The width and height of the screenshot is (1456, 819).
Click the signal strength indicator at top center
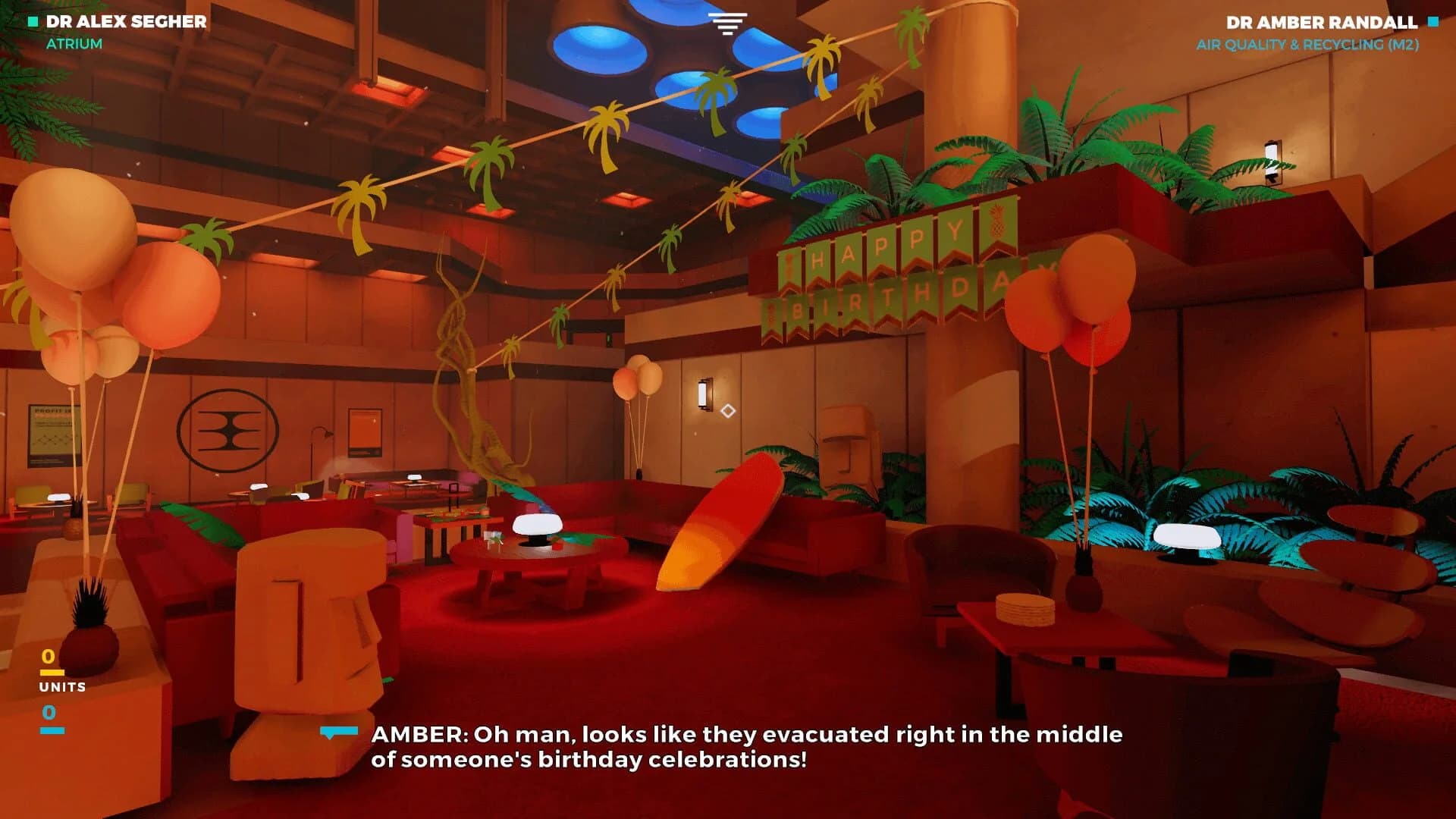click(727, 23)
